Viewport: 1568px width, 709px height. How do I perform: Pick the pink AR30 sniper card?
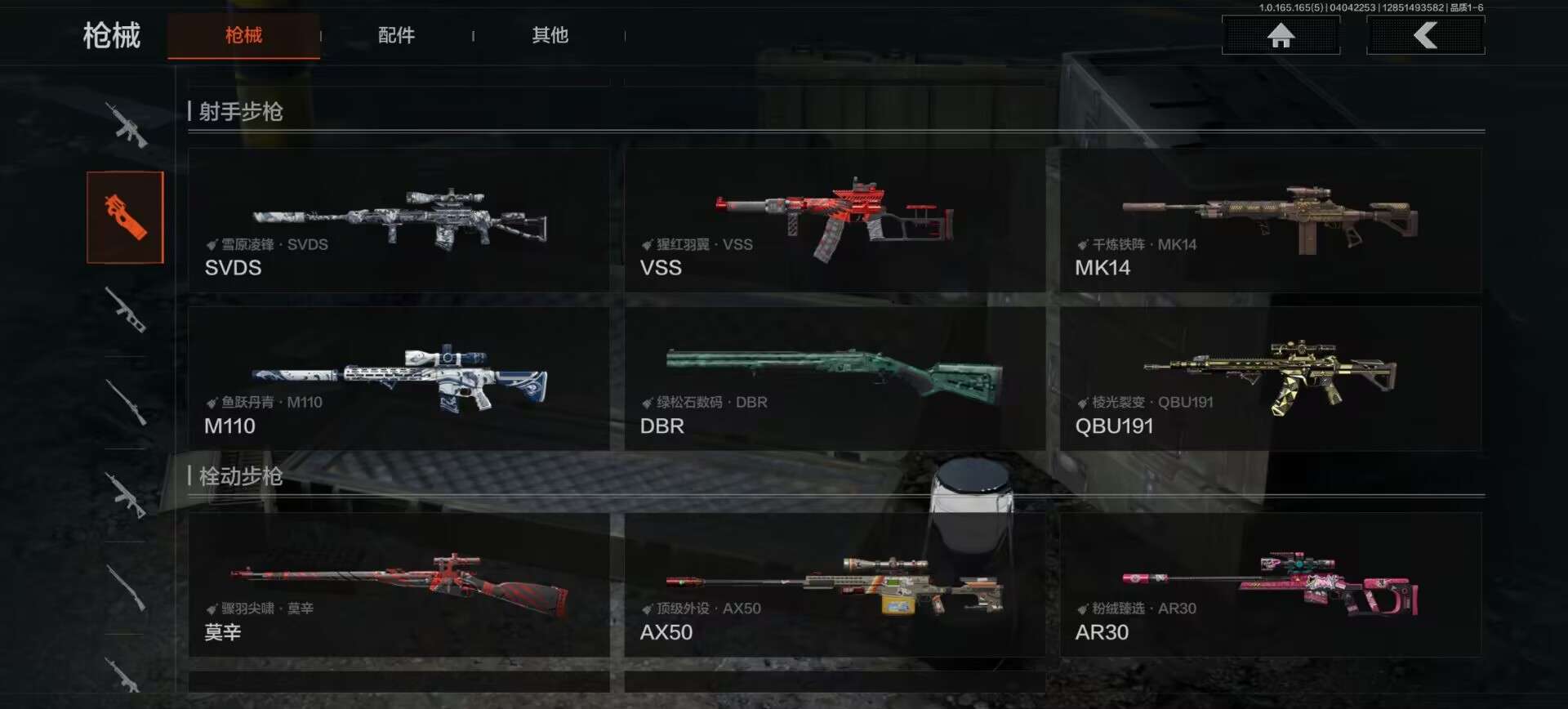(1270, 585)
